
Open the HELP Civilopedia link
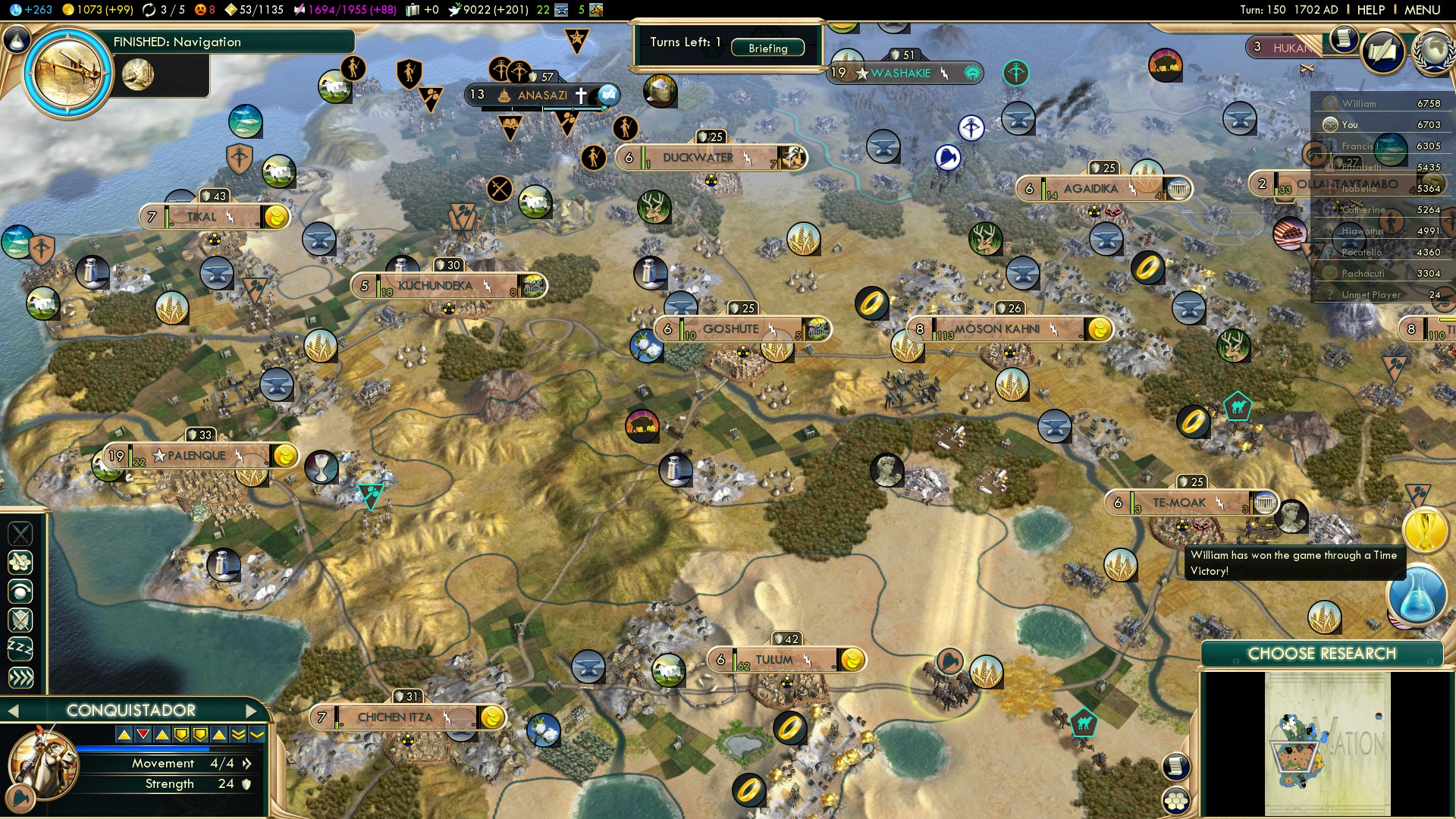pos(1370,10)
